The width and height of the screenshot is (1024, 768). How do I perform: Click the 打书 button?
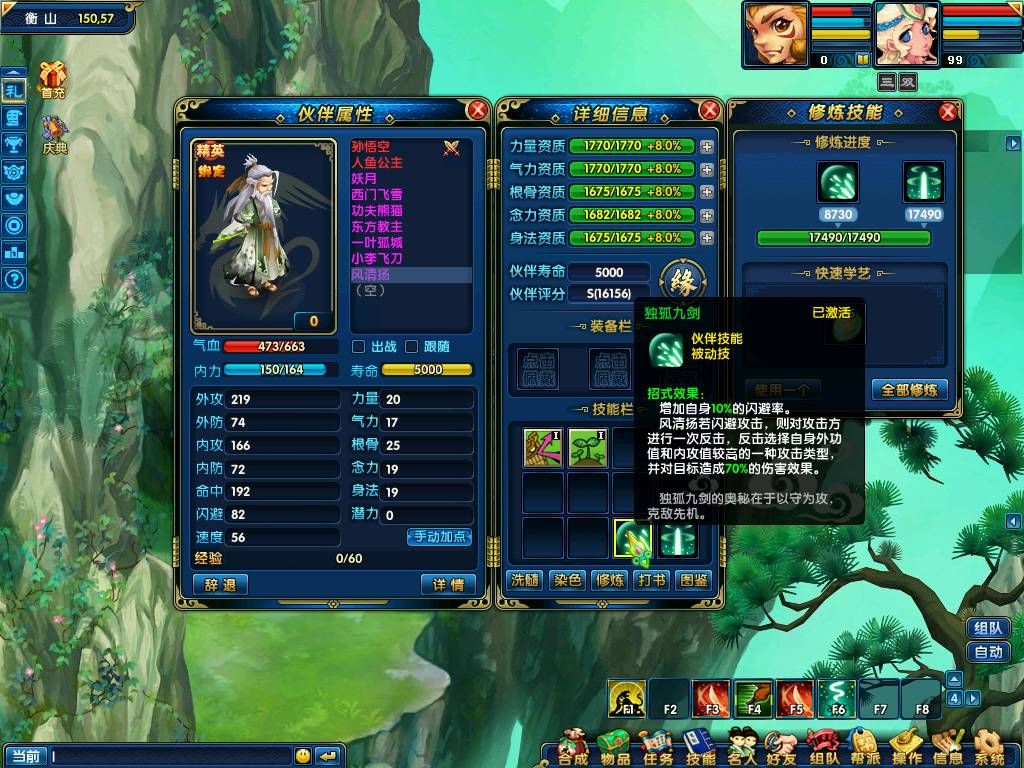pos(652,580)
